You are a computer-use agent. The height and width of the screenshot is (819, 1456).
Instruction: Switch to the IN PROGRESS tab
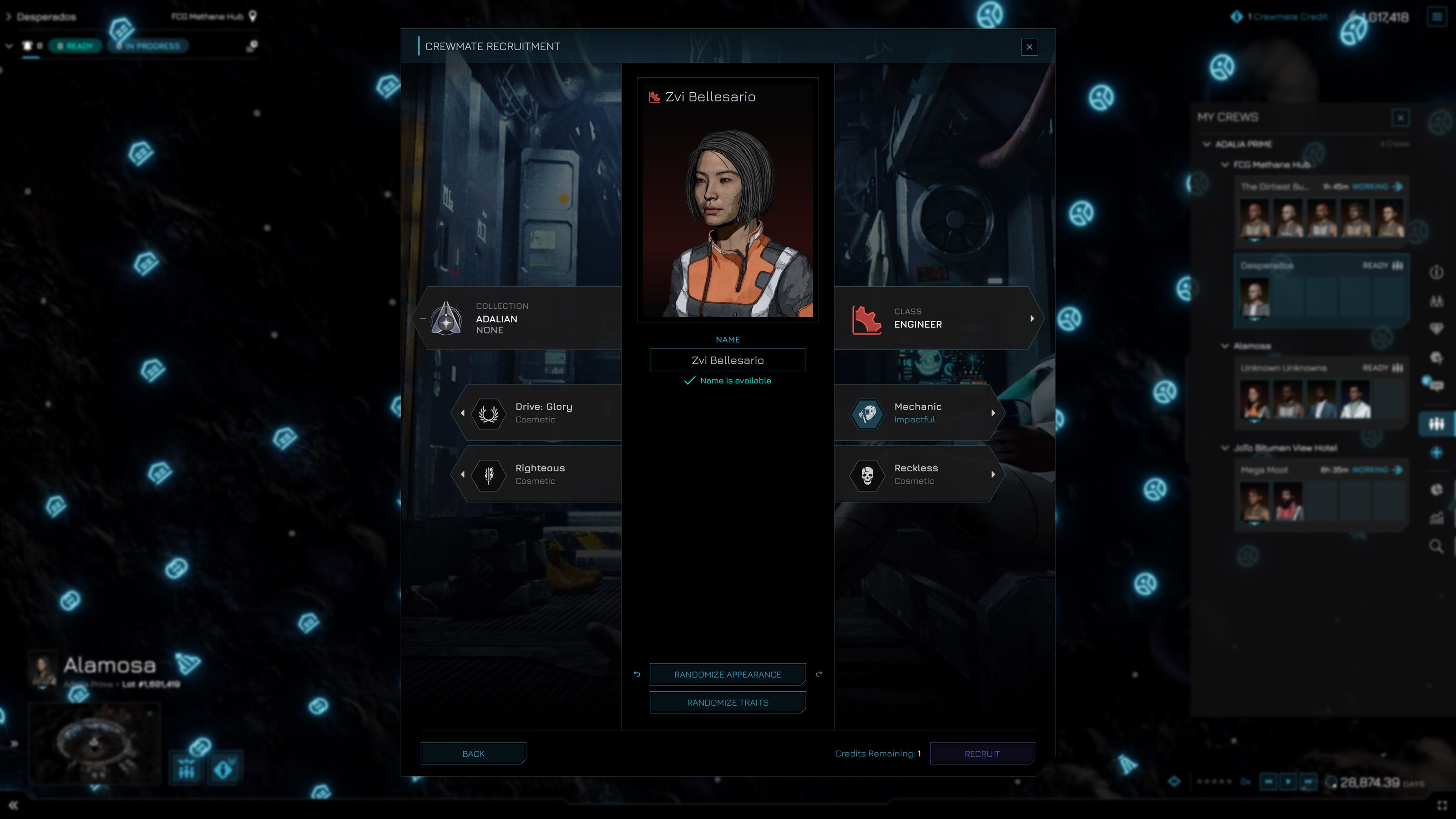coord(147,46)
